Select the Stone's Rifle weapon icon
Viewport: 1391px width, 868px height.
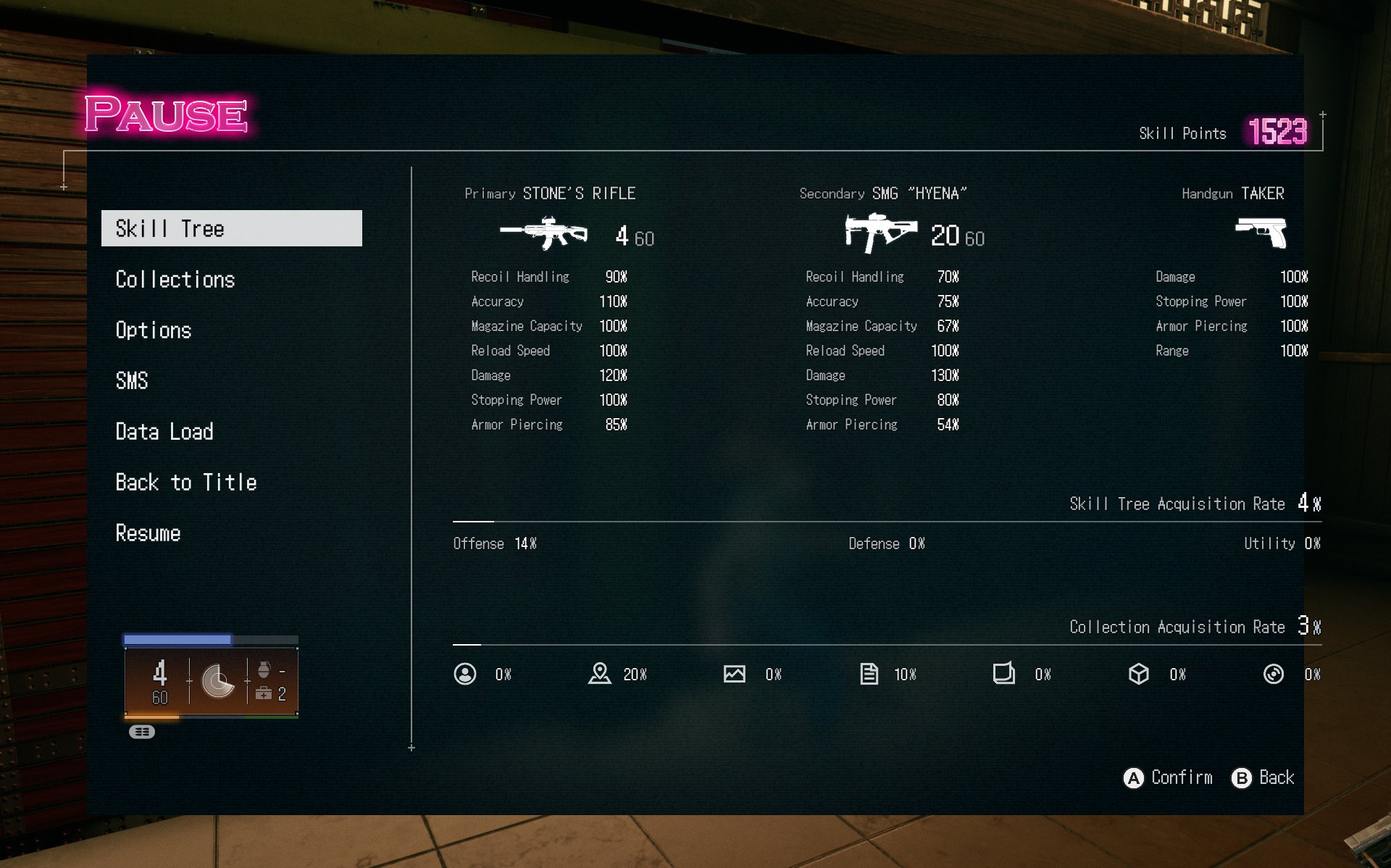[x=545, y=233]
